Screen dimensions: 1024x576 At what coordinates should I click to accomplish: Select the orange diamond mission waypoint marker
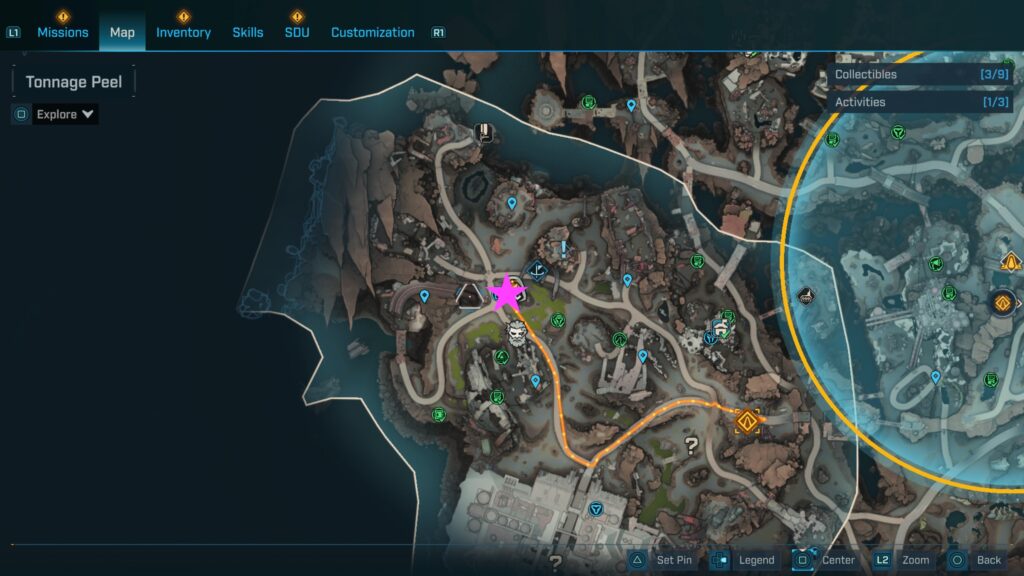pyautogui.click(x=746, y=421)
